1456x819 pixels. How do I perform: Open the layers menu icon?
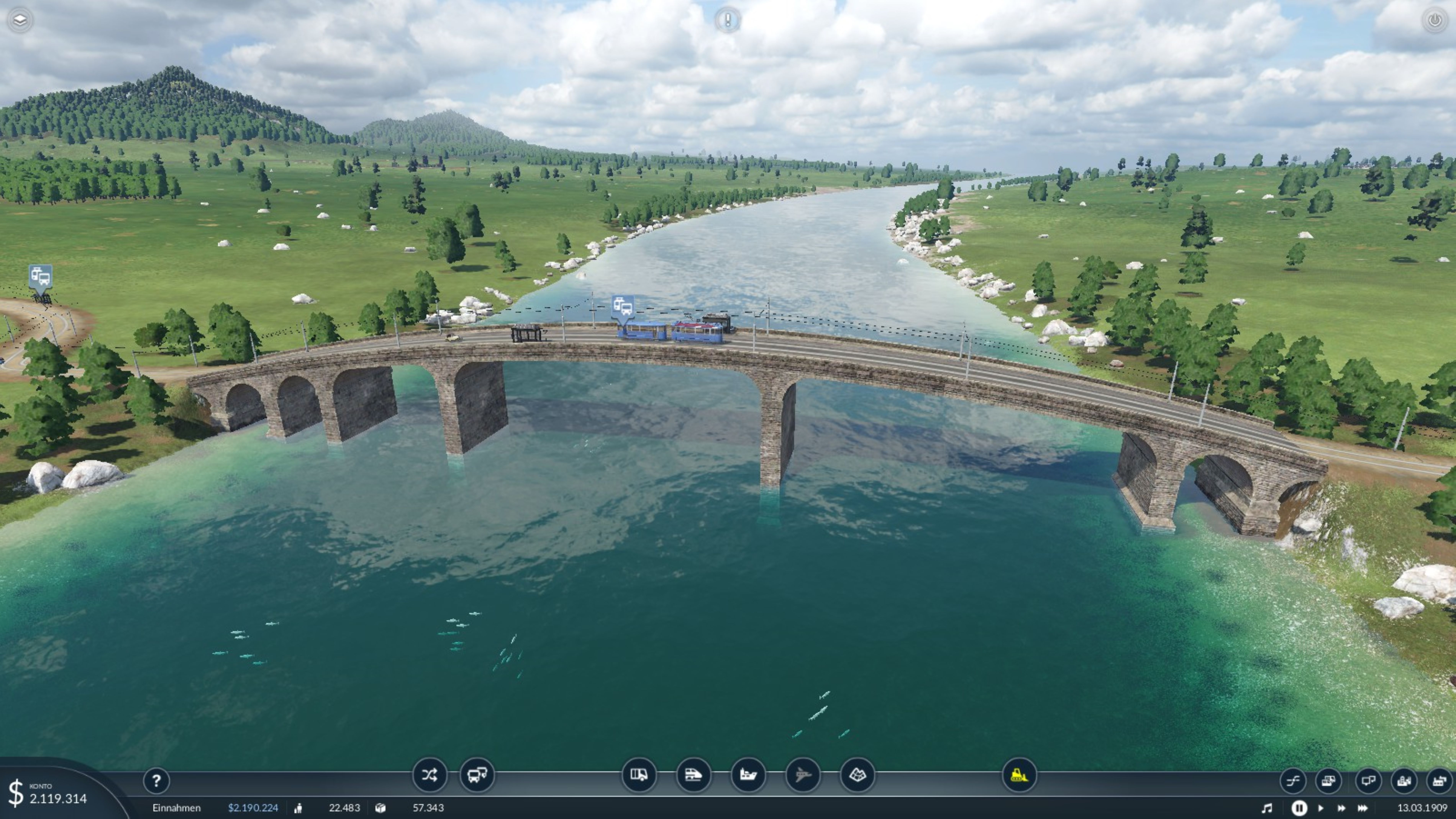coord(20,20)
